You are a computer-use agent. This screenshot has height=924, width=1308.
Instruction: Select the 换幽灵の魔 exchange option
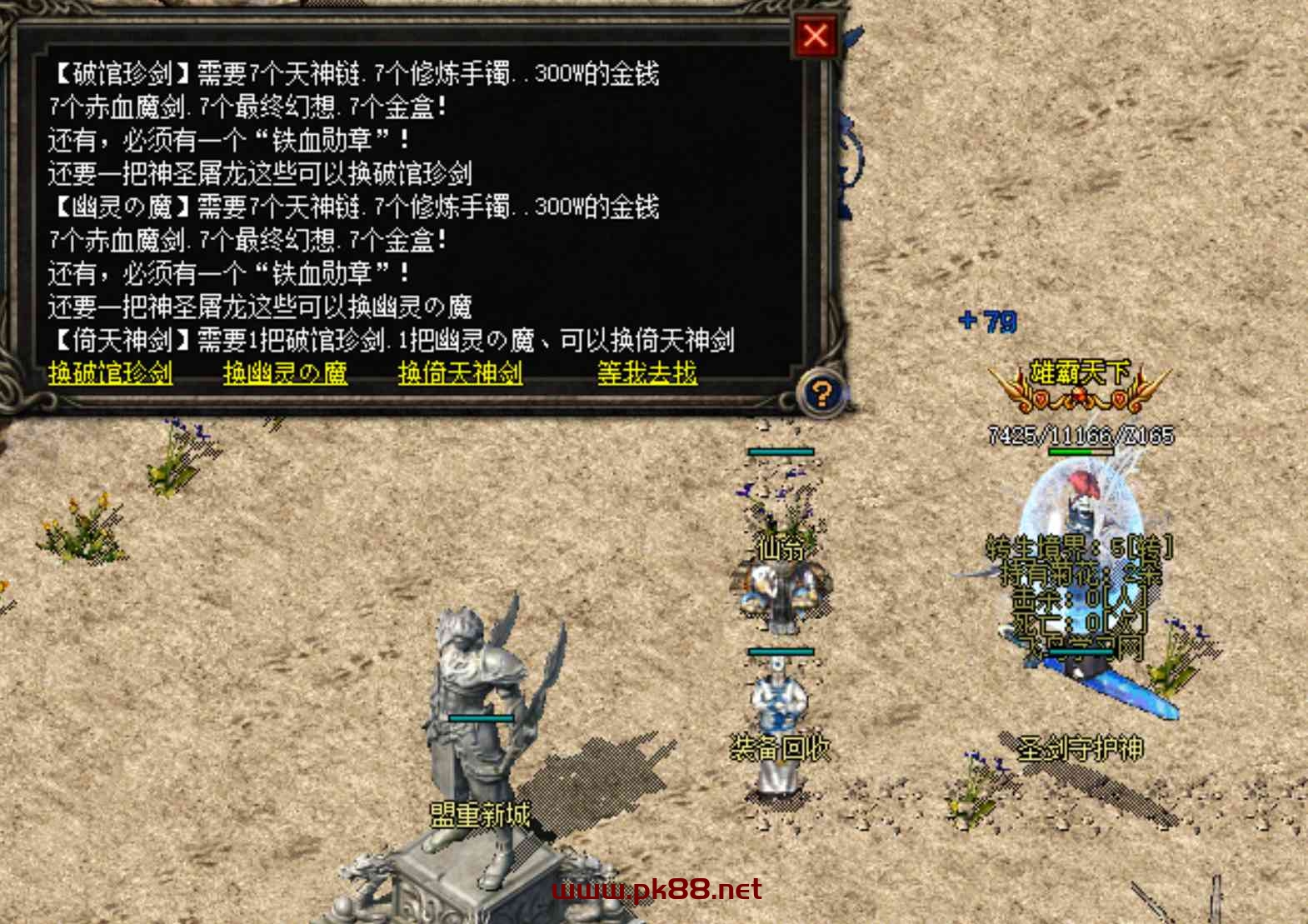pos(285,372)
